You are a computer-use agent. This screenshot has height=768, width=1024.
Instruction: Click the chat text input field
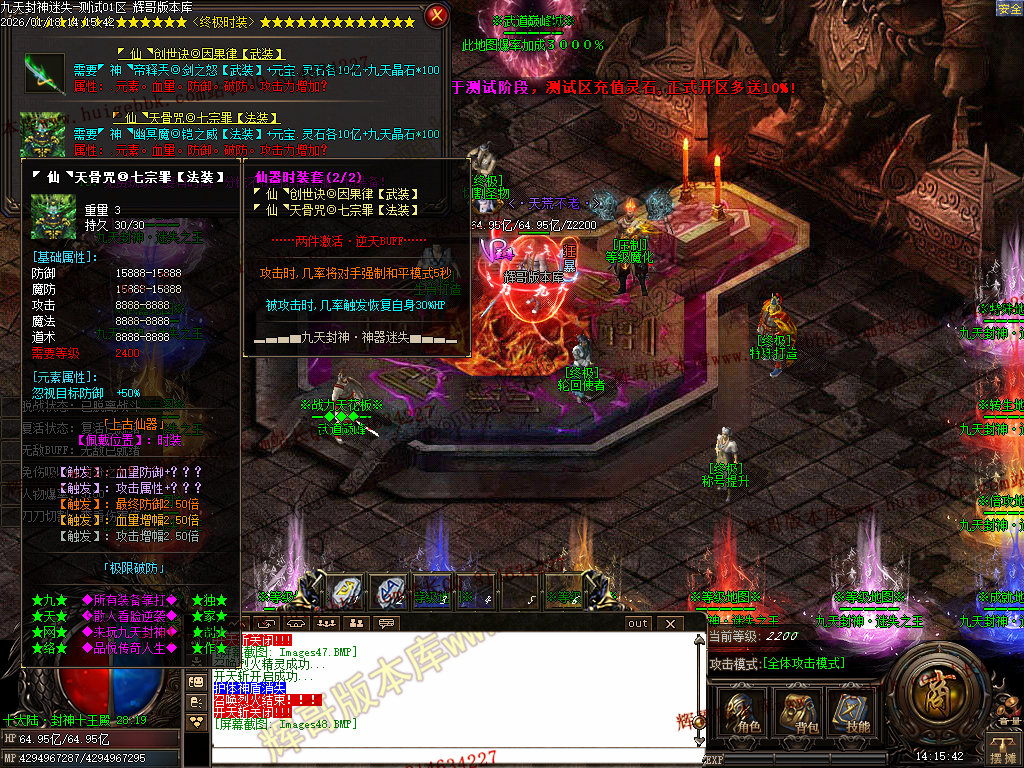tap(450, 757)
